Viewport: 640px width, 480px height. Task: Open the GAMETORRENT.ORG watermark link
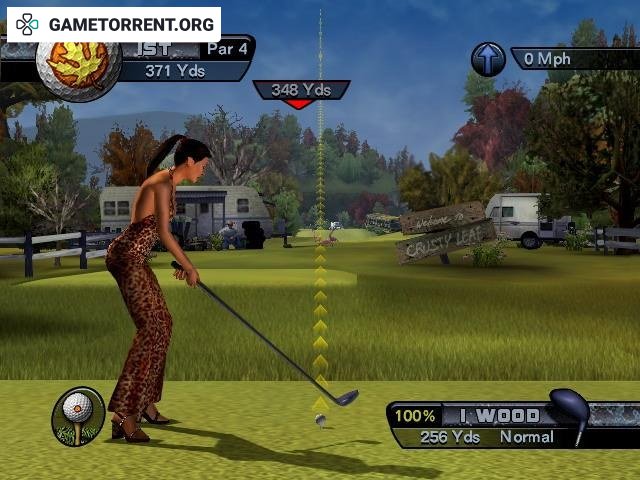115,23
